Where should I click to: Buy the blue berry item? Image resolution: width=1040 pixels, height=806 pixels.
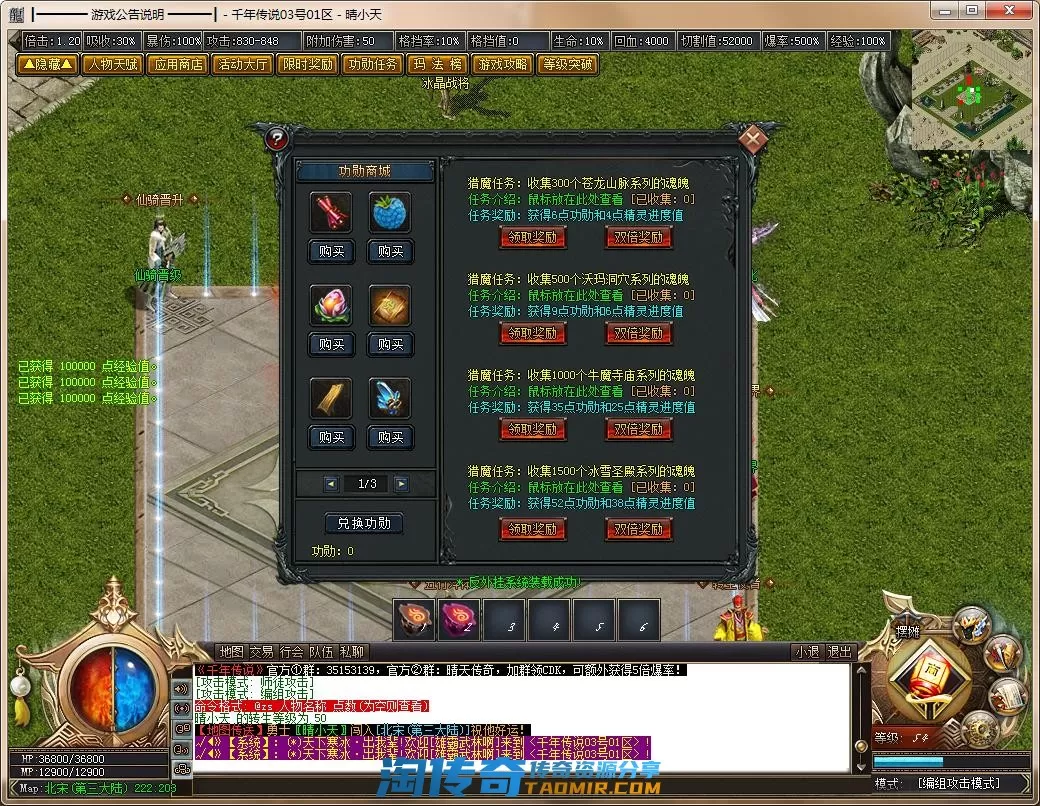coord(390,251)
